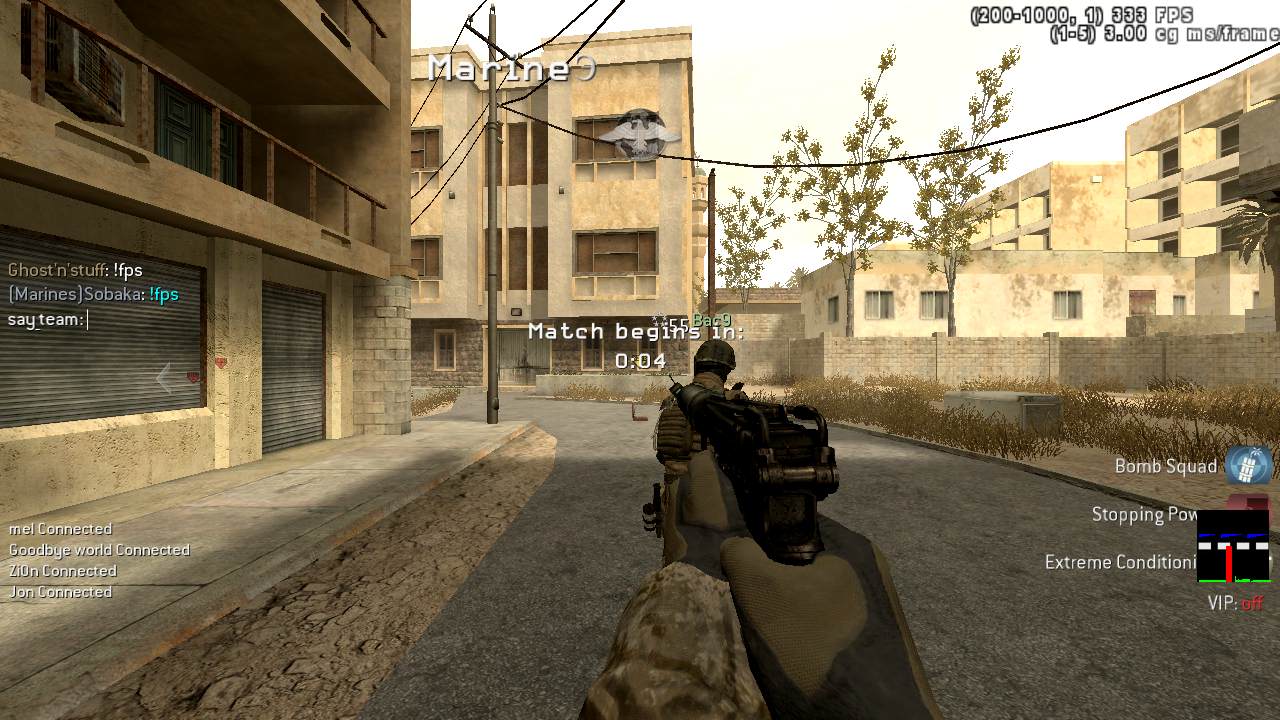Select Sobaka's Marines team chat message
Screen dimensions: 1280x720
coord(93,294)
